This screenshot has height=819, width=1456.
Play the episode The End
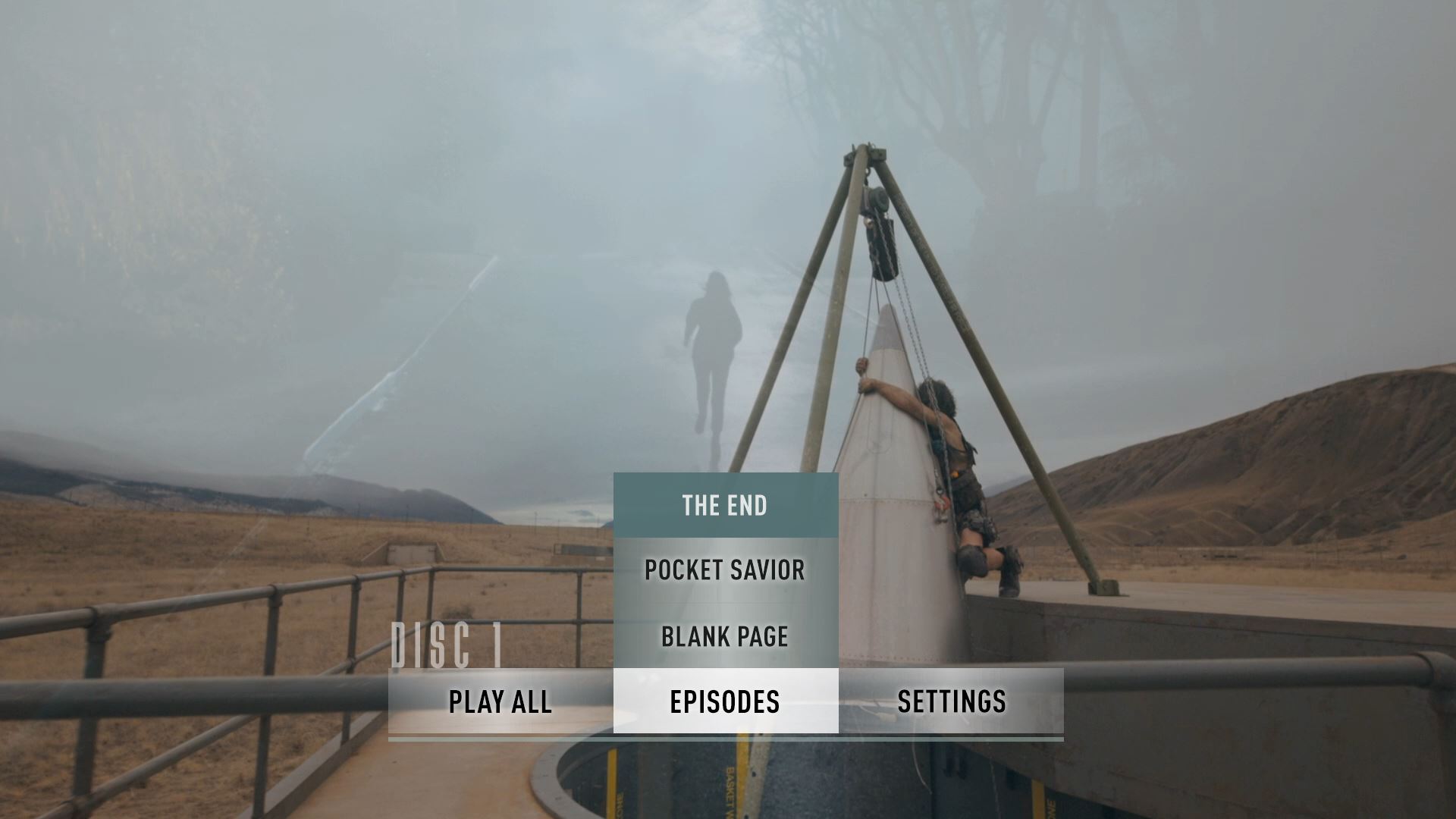(725, 506)
